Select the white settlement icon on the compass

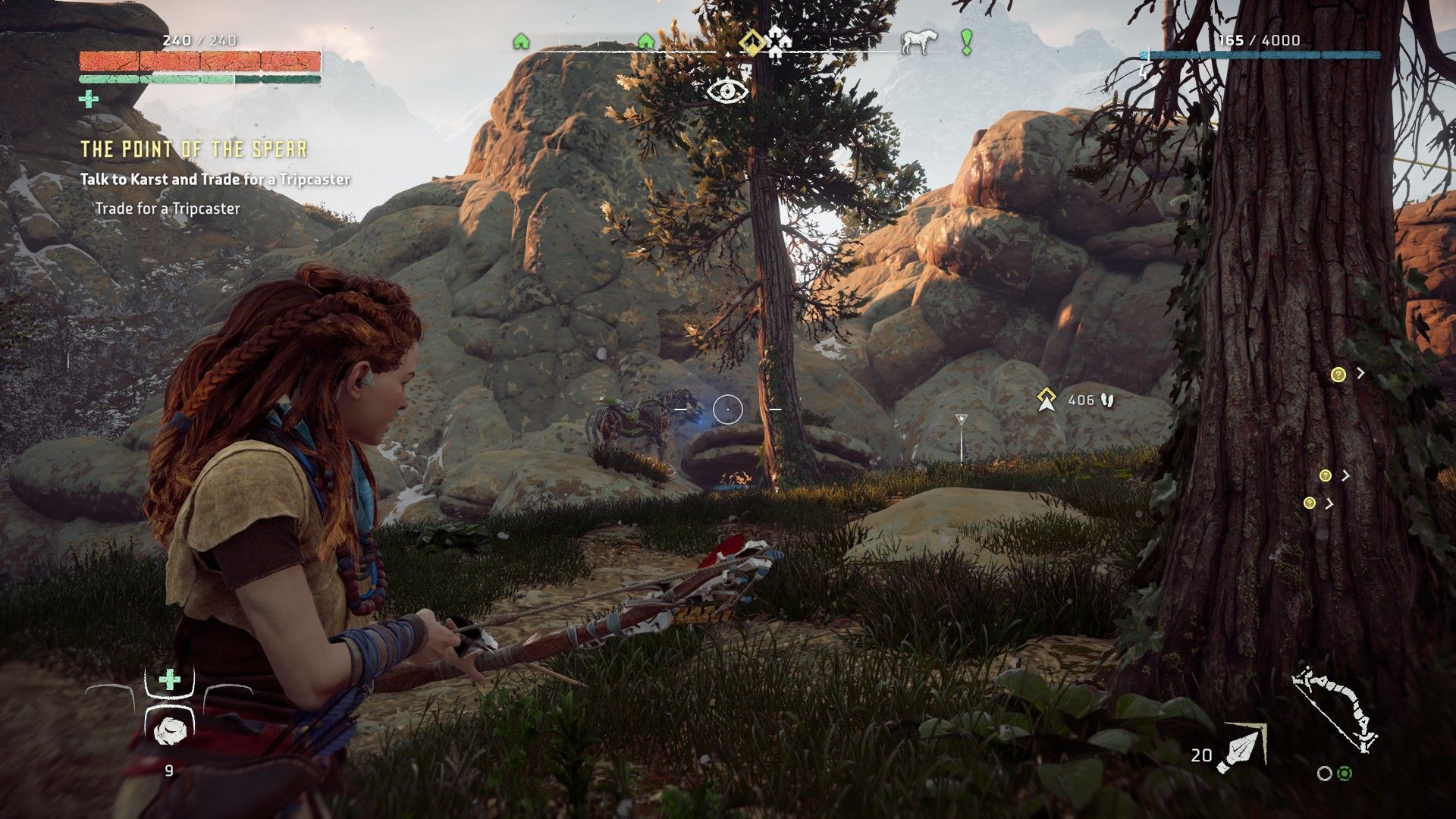click(x=779, y=42)
